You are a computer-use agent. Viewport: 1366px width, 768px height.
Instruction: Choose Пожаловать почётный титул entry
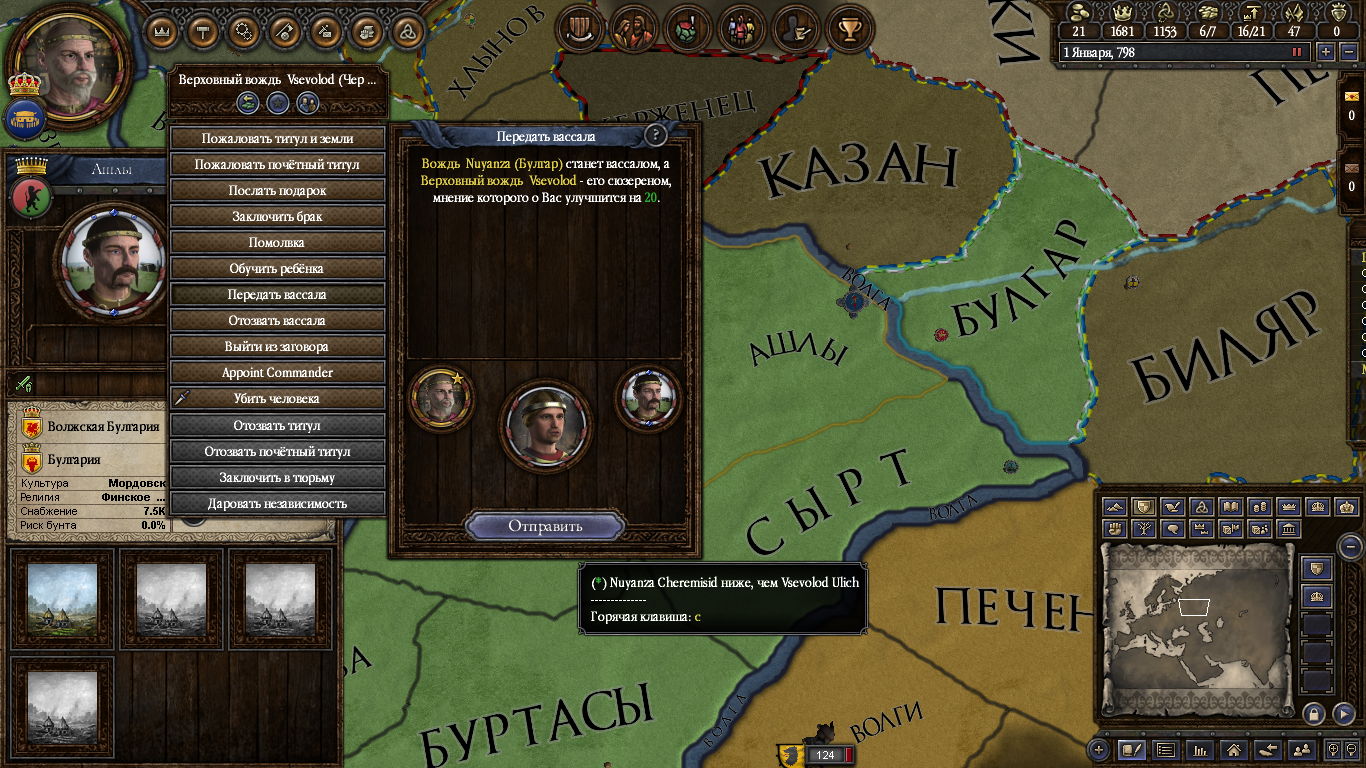coord(277,164)
